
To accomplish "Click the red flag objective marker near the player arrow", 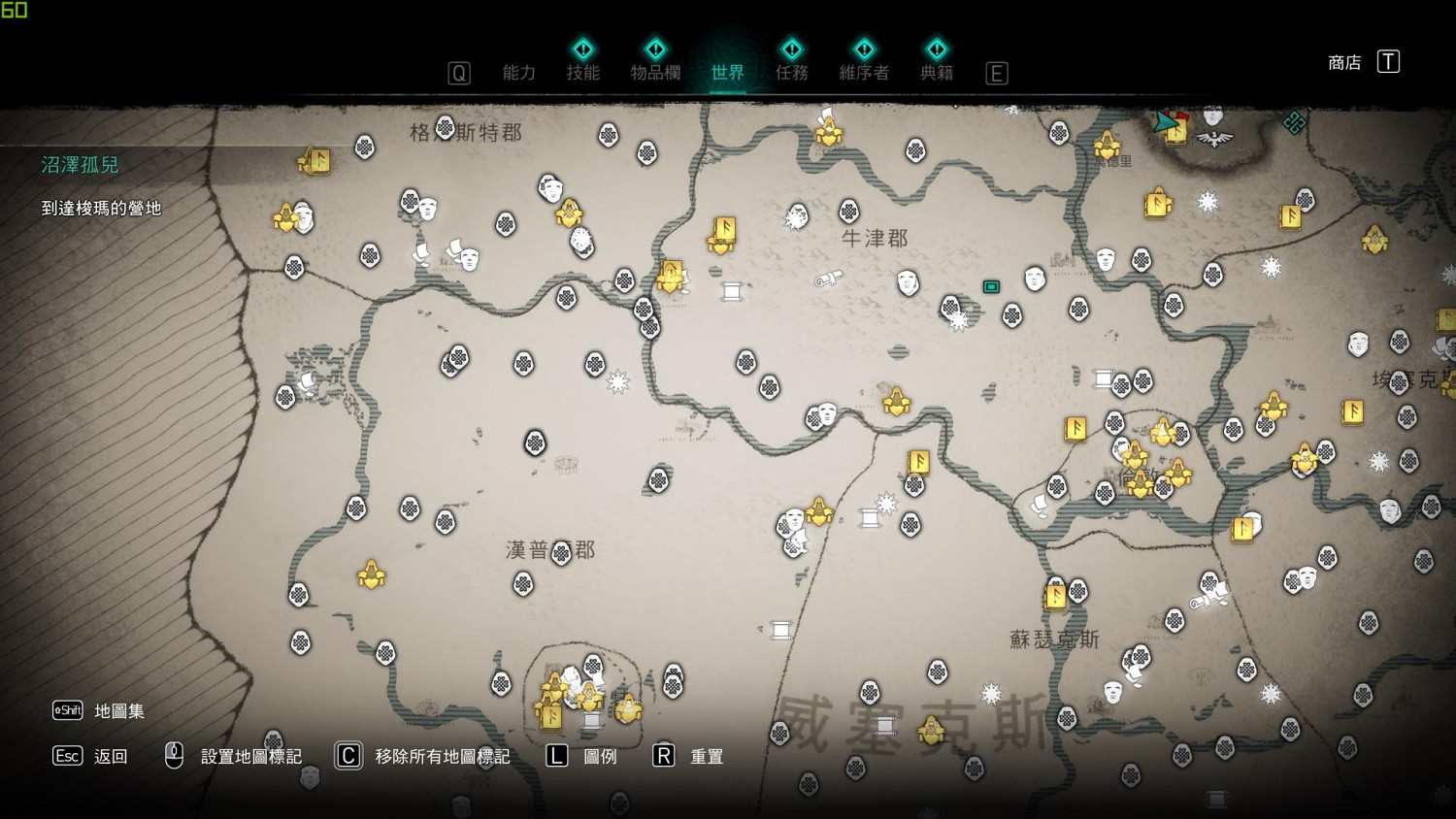I will (1181, 117).
